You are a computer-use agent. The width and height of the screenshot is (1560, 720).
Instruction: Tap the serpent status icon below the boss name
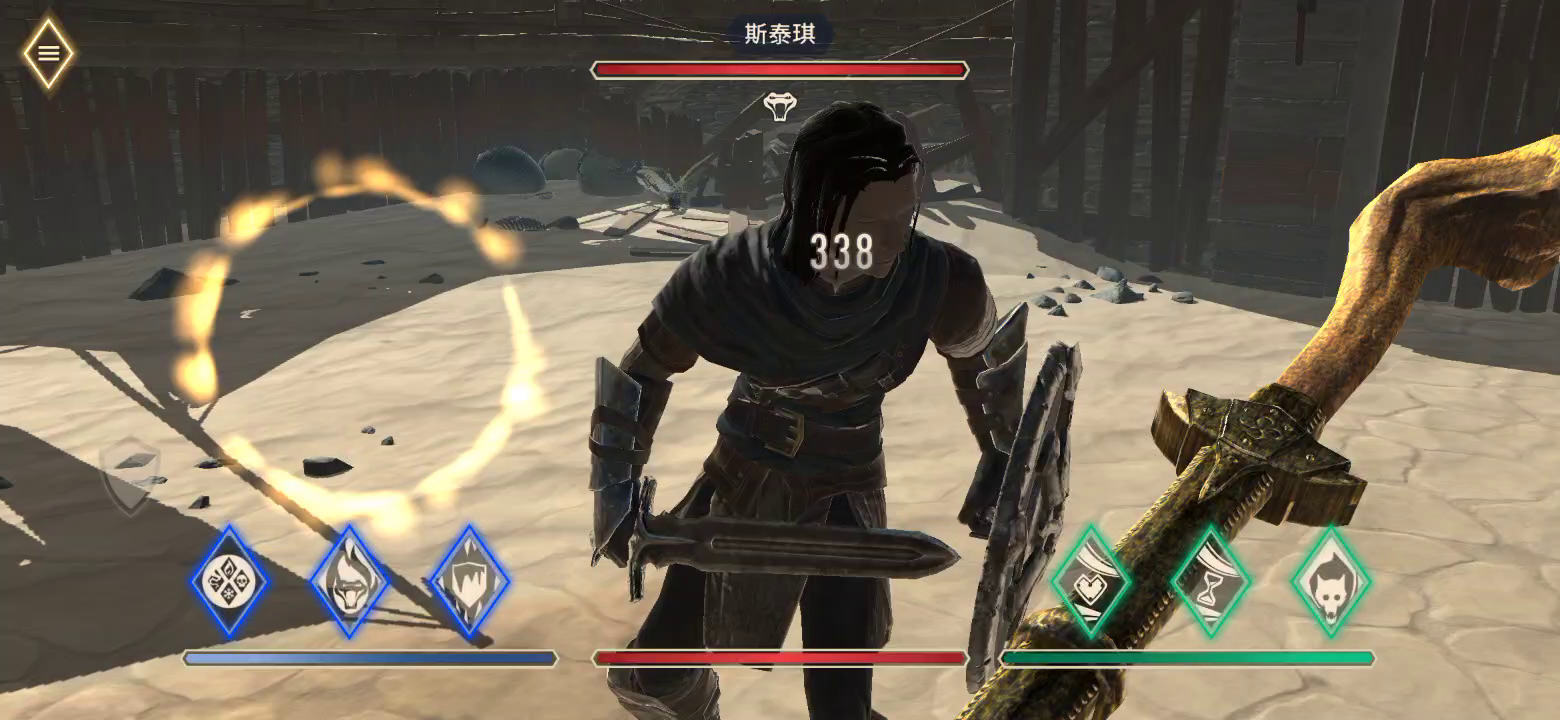tap(782, 106)
